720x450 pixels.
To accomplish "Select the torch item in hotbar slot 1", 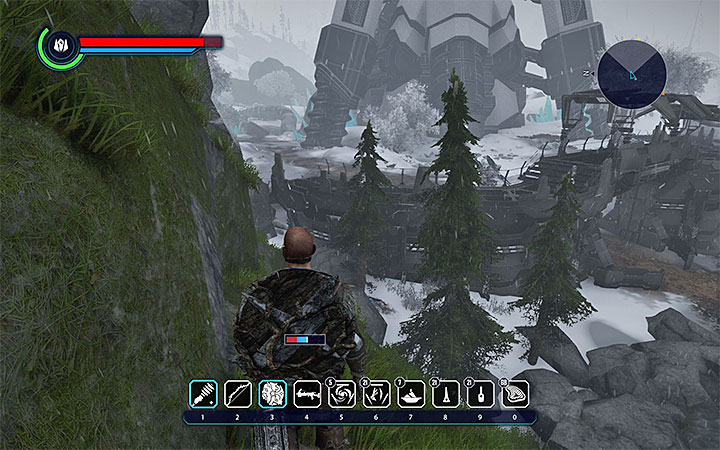I will pos(203,394).
